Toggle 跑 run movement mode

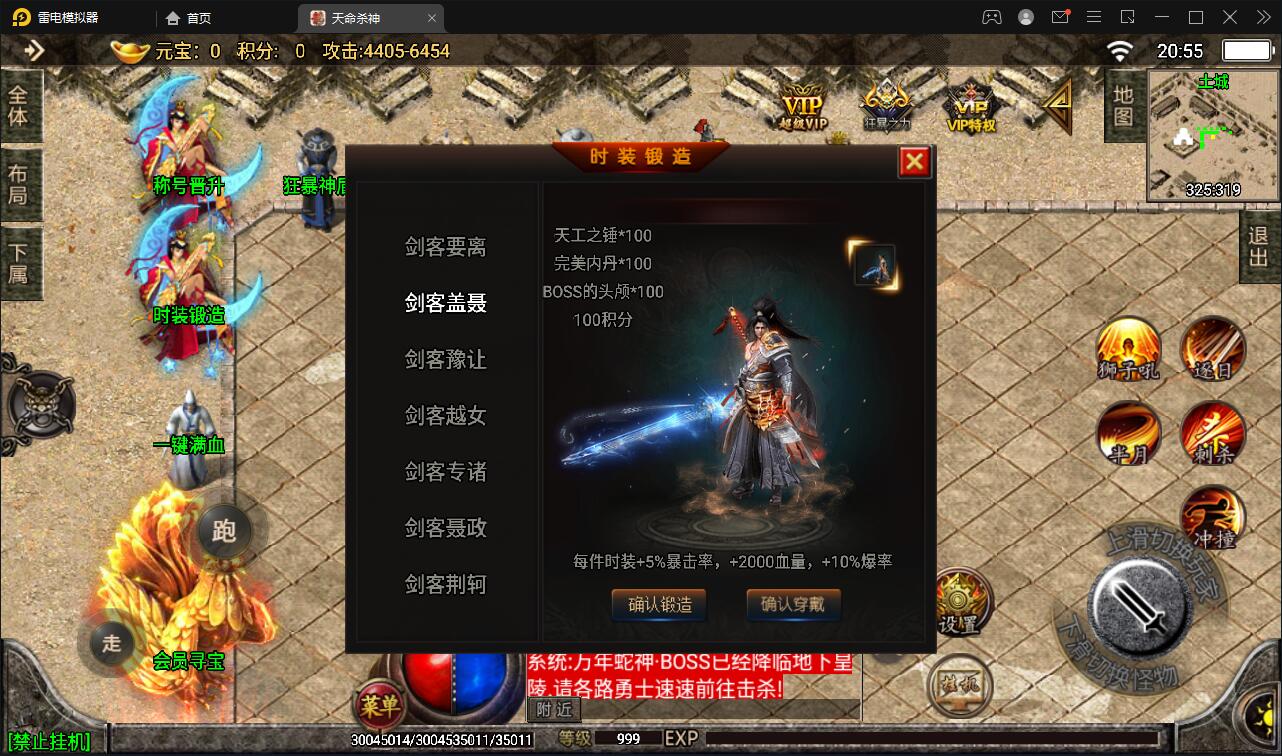(225, 532)
